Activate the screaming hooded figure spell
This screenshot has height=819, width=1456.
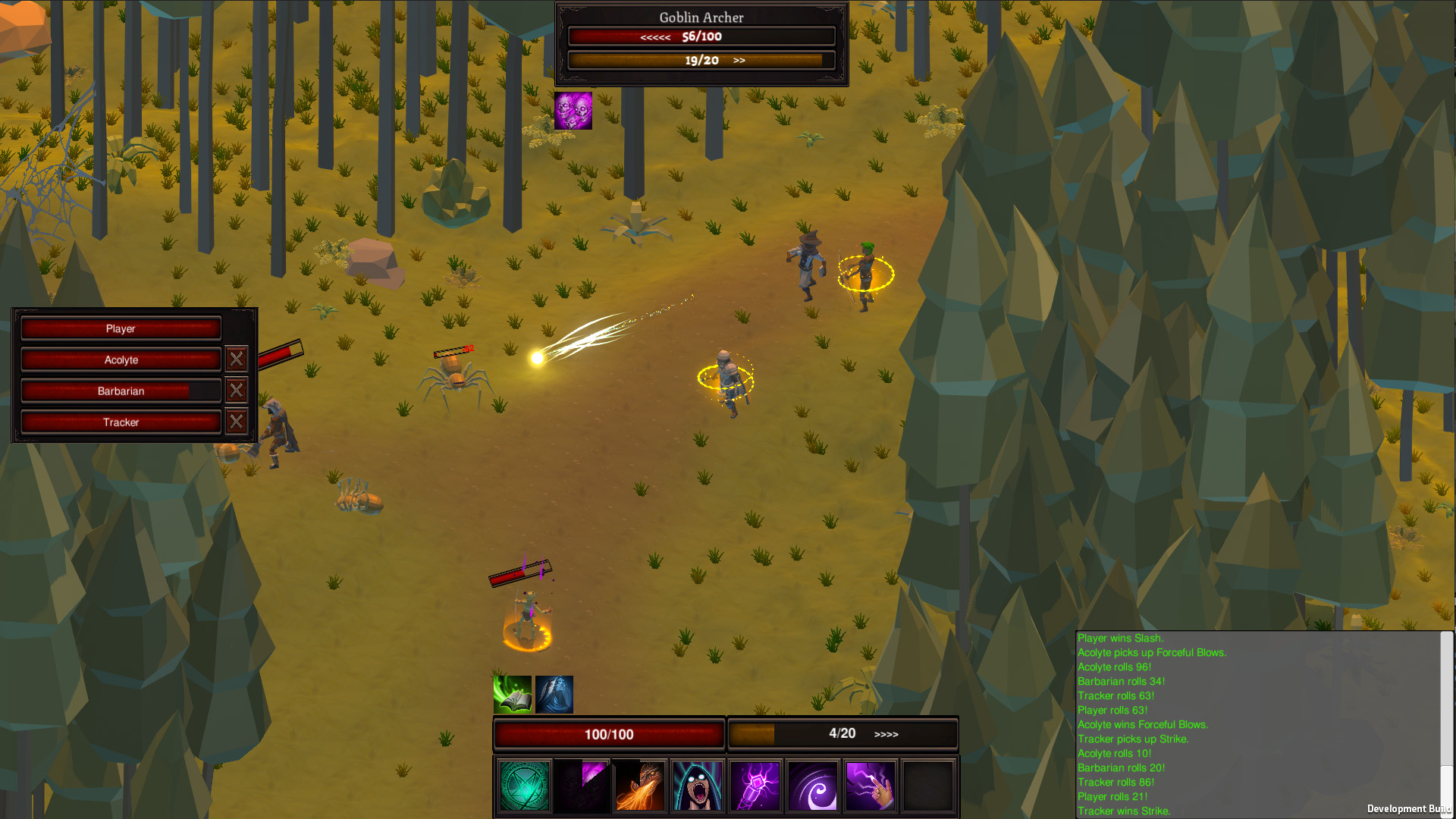[697, 786]
